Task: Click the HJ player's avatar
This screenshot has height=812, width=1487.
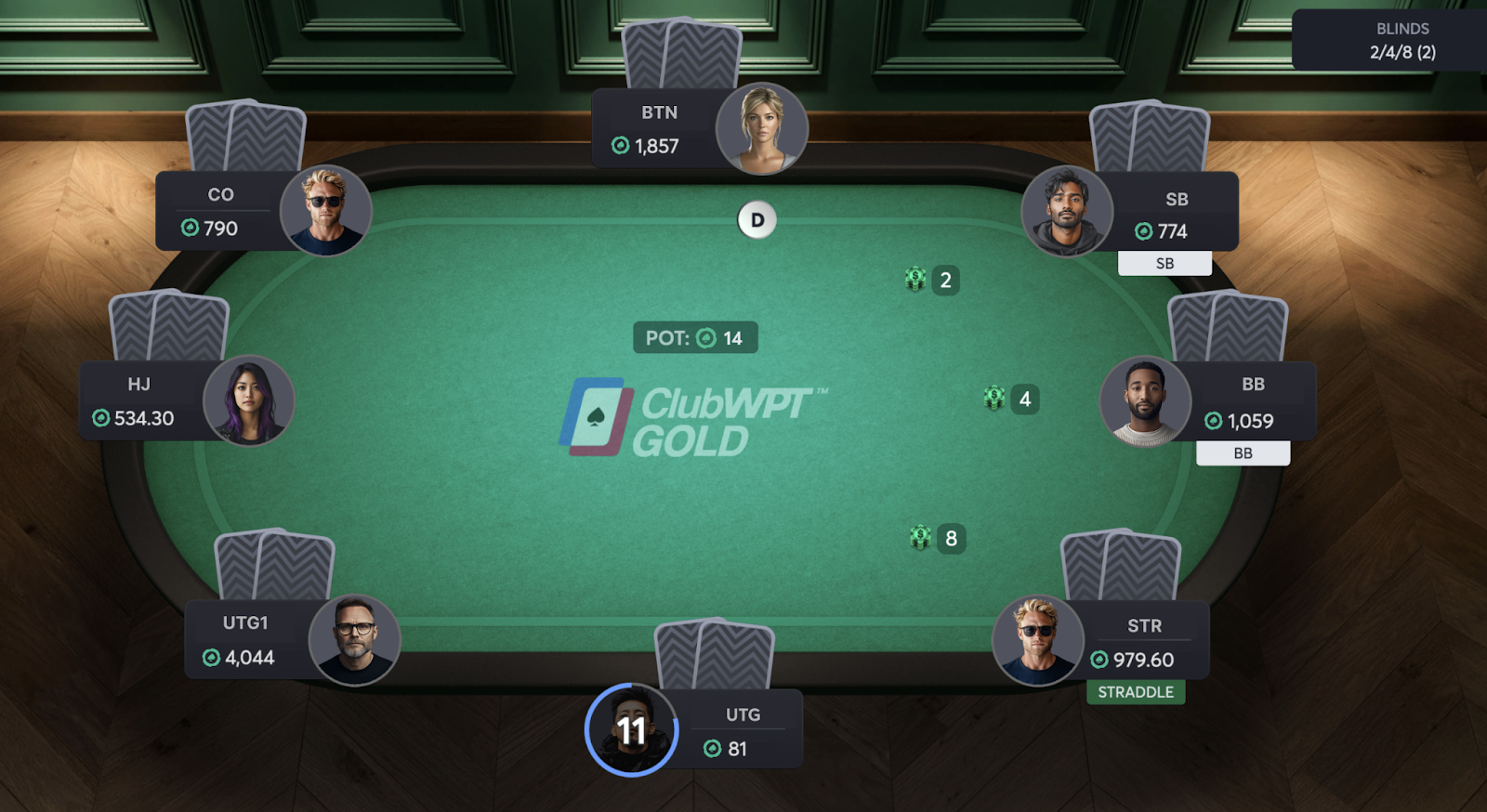Action: click(x=248, y=400)
